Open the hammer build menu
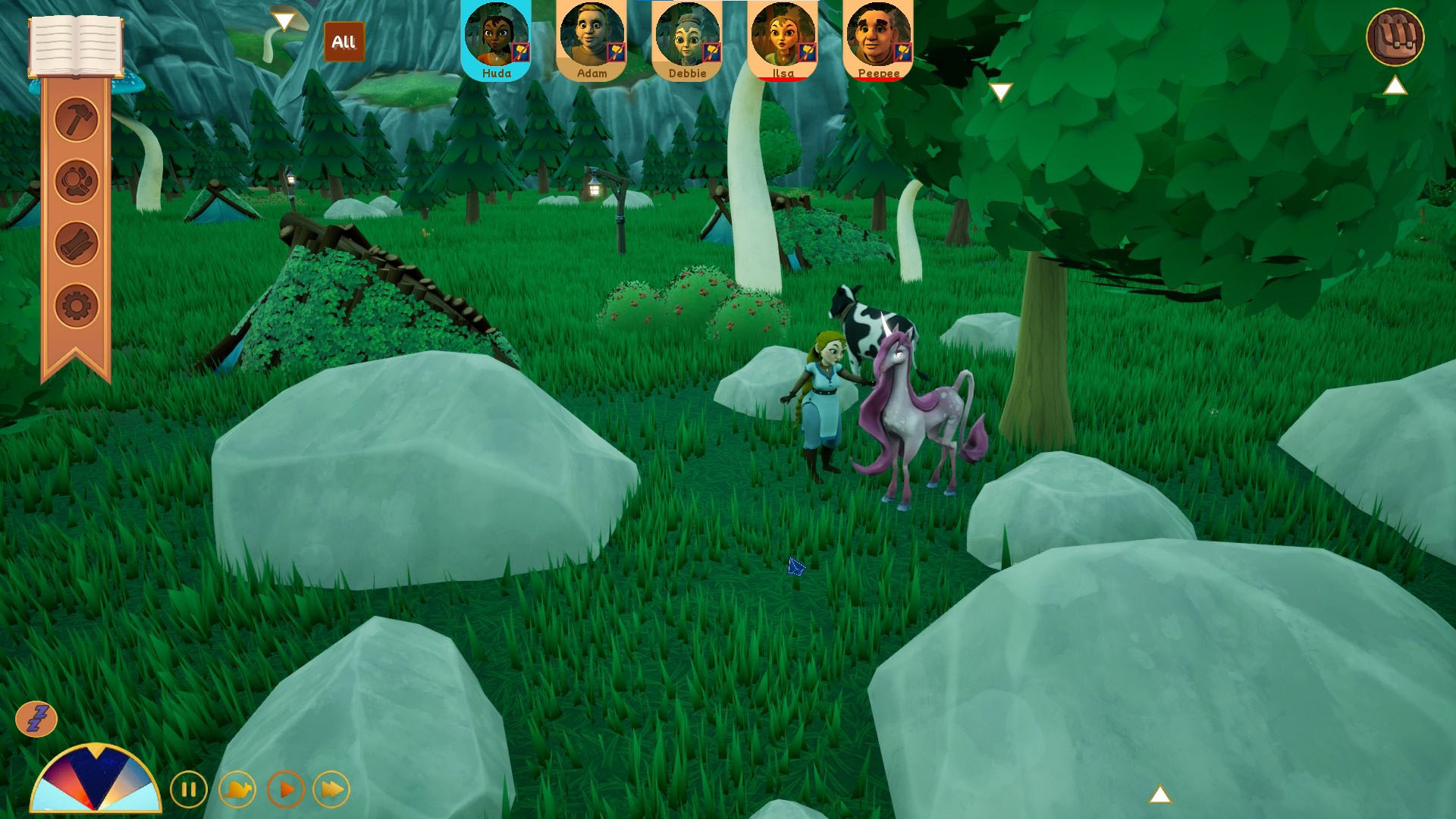Screen dimensions: 1456x819 tap(77, 119)
